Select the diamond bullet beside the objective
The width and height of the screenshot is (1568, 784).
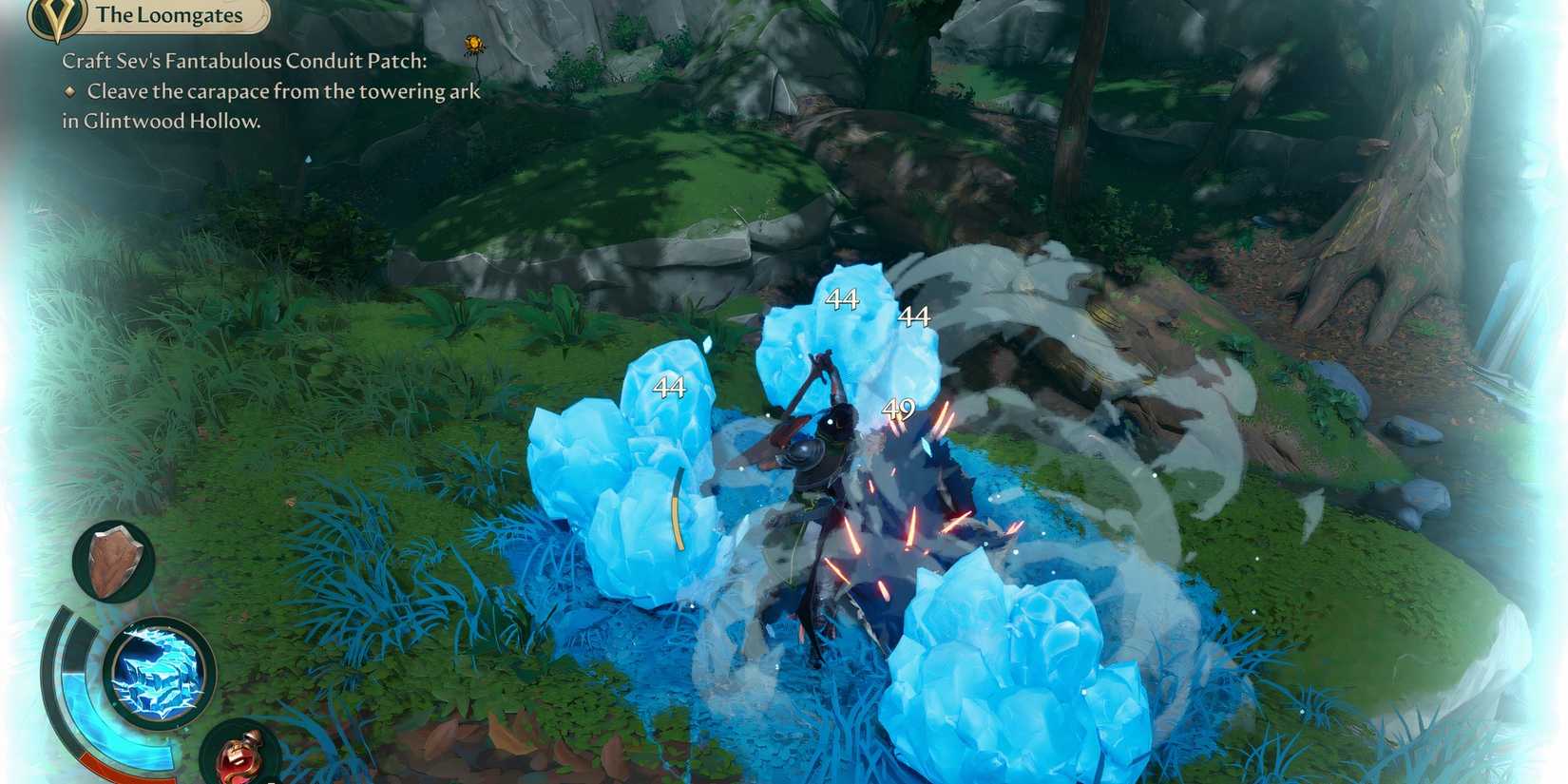pyautogui.click(x=69, y=92)
